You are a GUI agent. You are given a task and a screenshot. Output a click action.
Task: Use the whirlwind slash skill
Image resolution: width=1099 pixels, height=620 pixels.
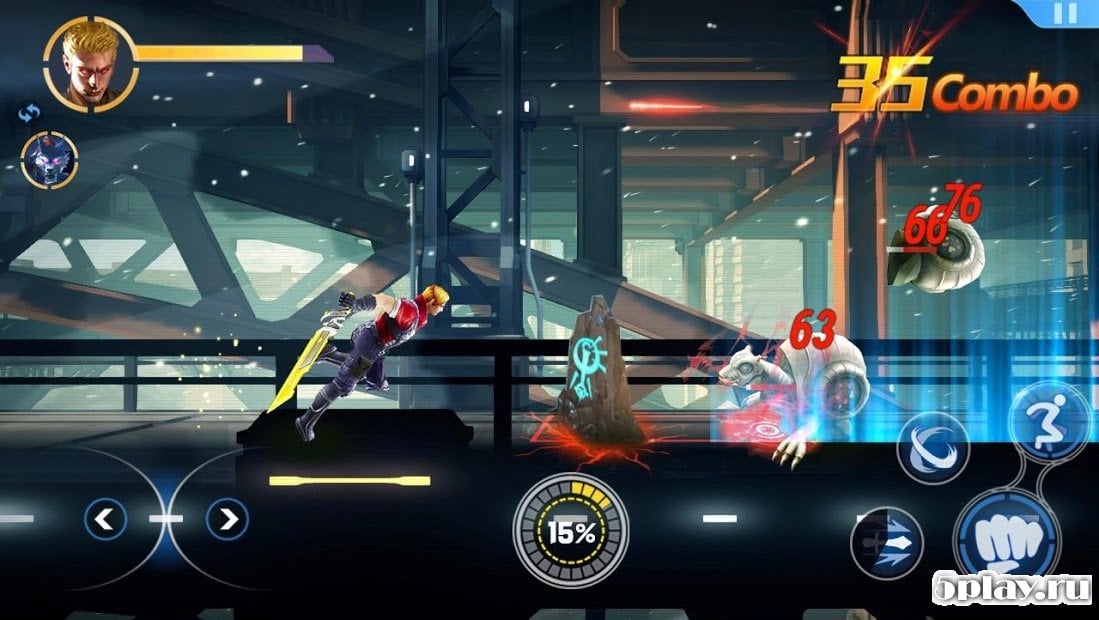coord(932,448)
